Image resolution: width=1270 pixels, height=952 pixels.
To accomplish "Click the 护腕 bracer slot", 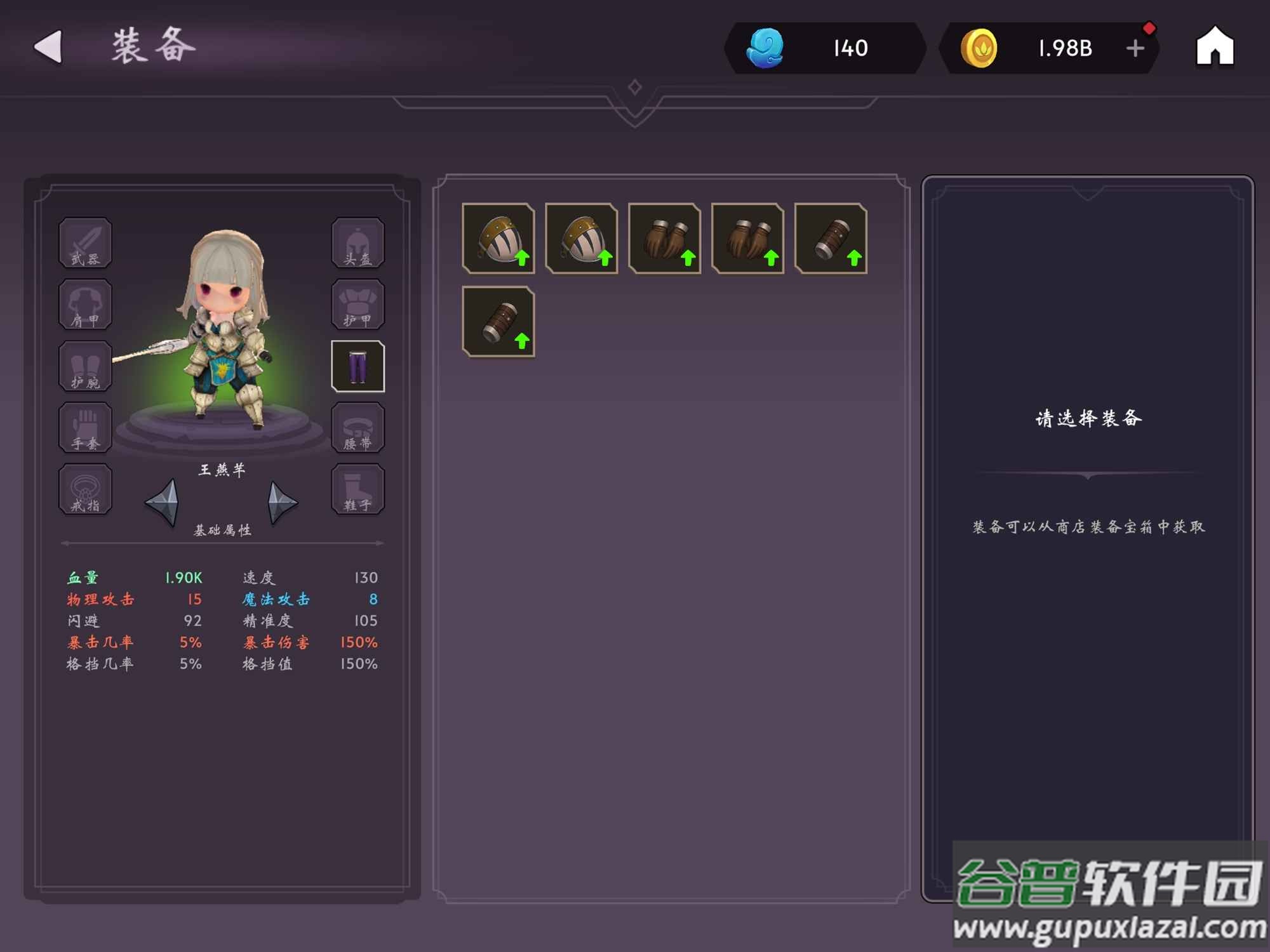I will pos(85,366).
